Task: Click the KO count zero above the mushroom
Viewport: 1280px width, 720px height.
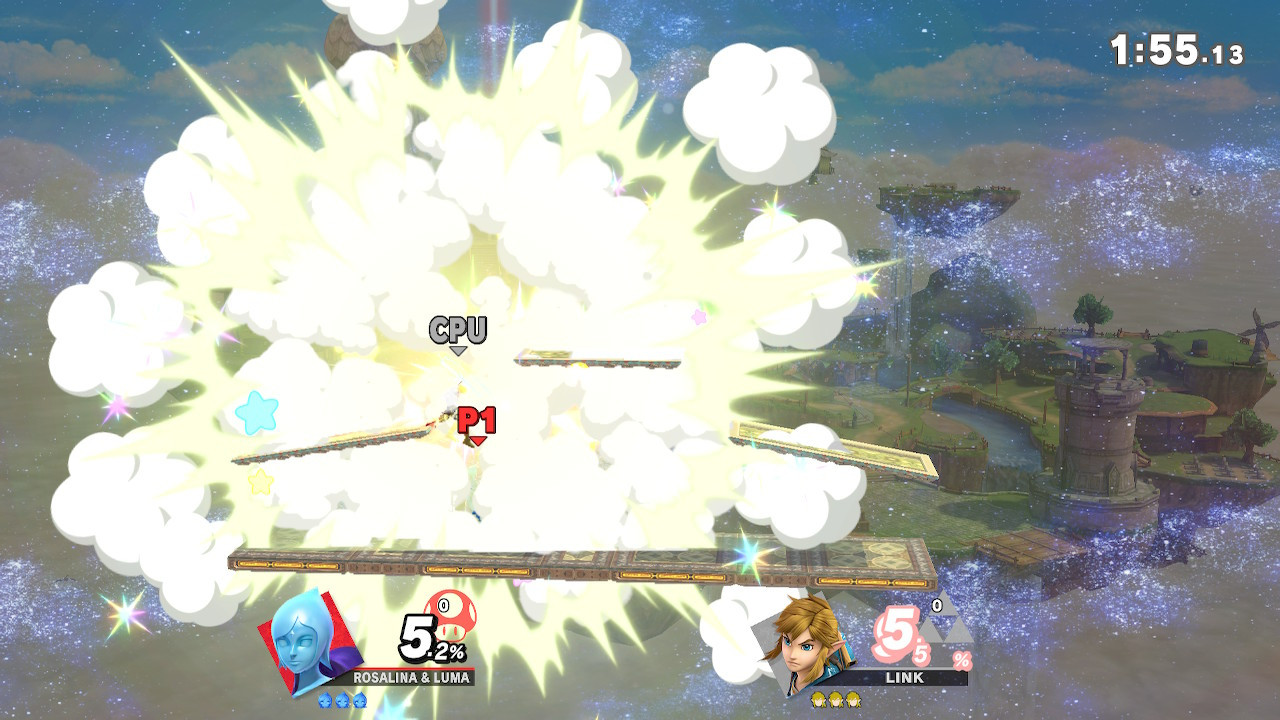Action: click(x=445, y=604)
